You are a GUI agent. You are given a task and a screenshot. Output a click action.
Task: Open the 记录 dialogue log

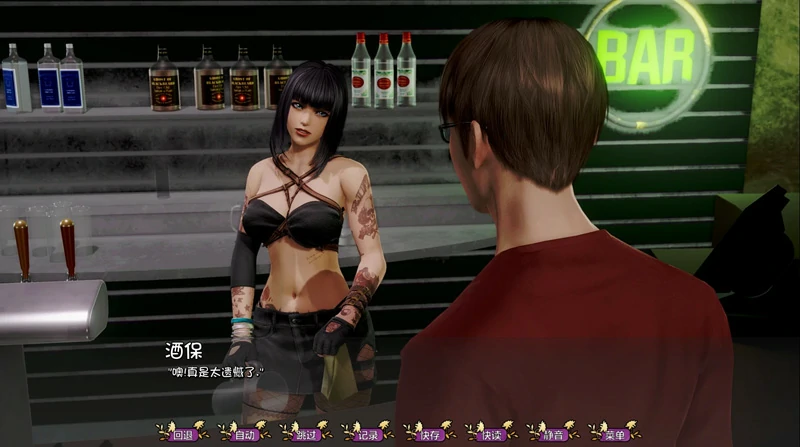pyautogui.click(x=368, y=434)
